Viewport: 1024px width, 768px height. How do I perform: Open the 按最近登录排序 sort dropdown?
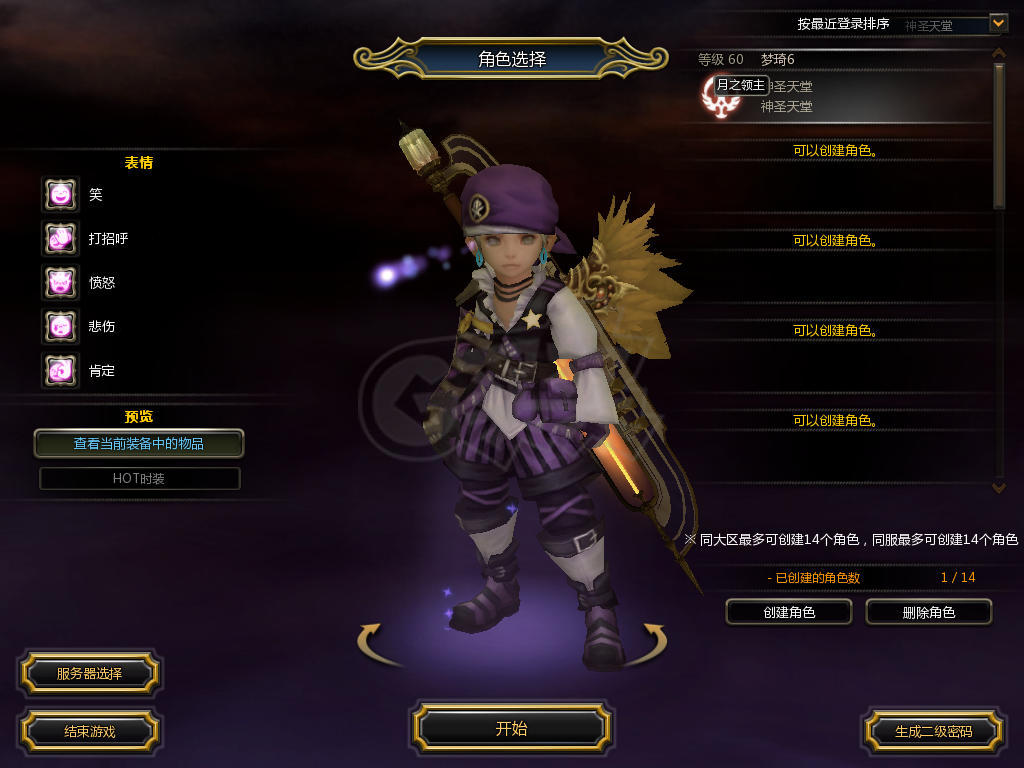[x=997, y=22]
